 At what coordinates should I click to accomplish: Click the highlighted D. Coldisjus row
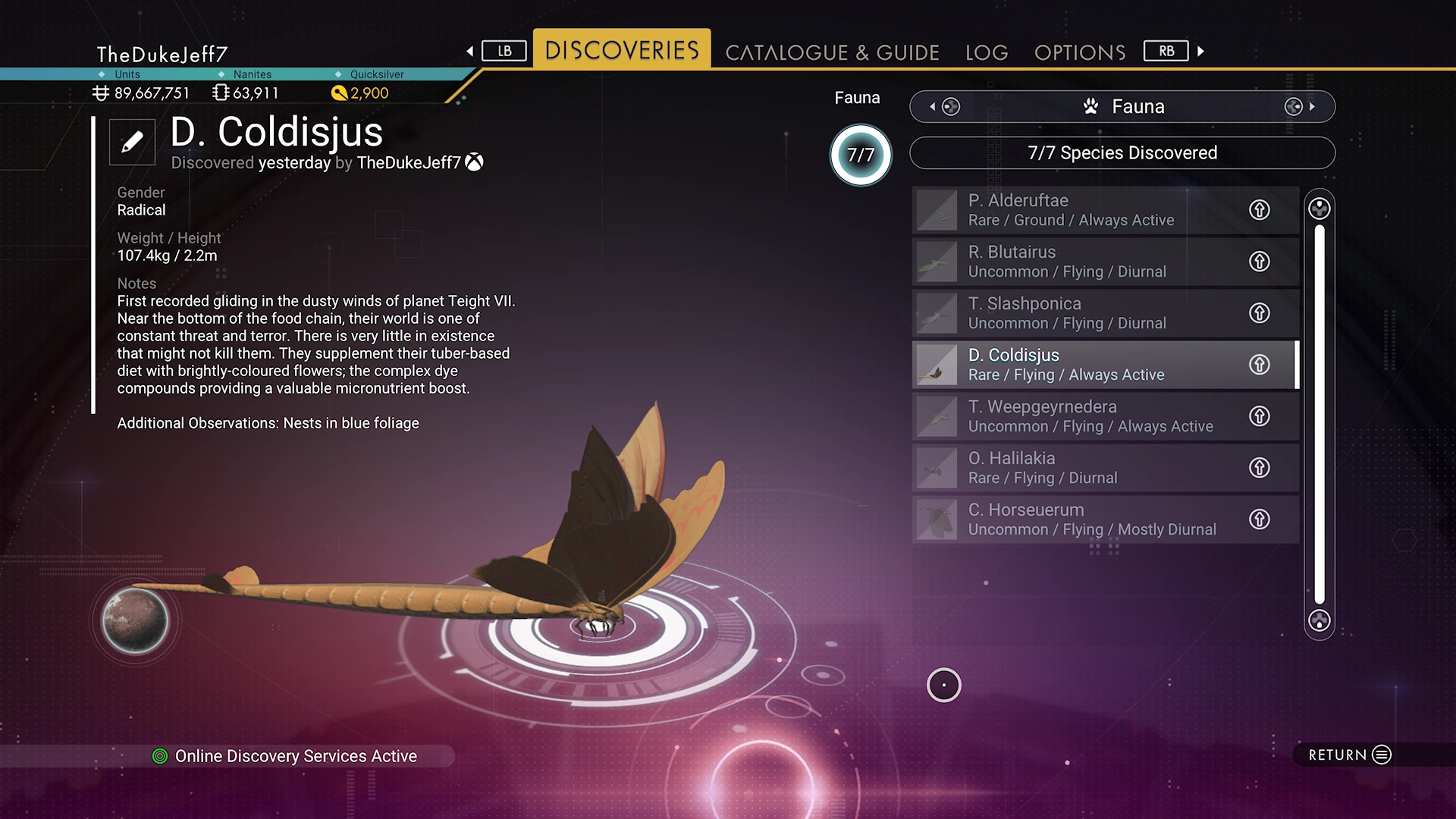click(x=1077, y=365)
